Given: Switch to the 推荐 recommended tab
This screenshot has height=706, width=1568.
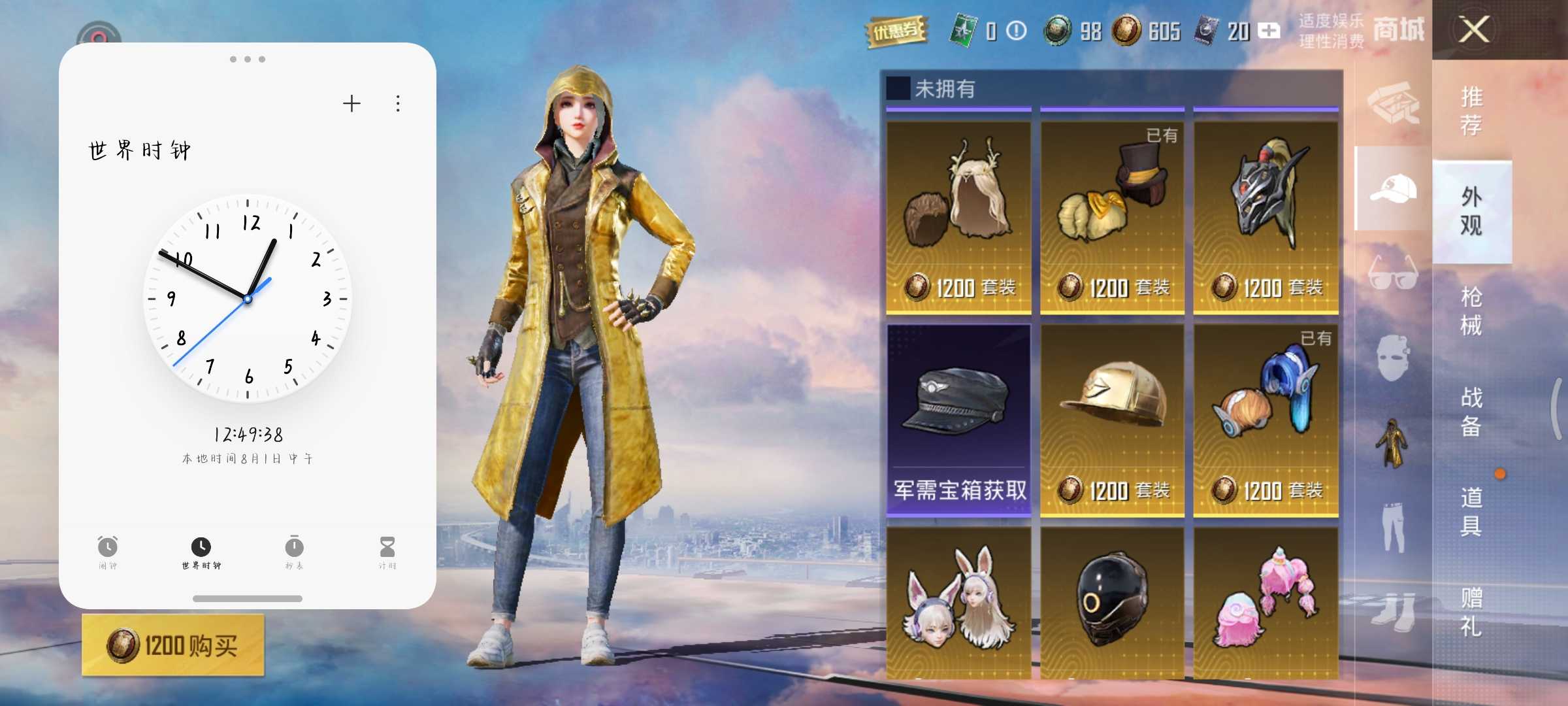Looking at the screenshot, I should click(1471, 110).
